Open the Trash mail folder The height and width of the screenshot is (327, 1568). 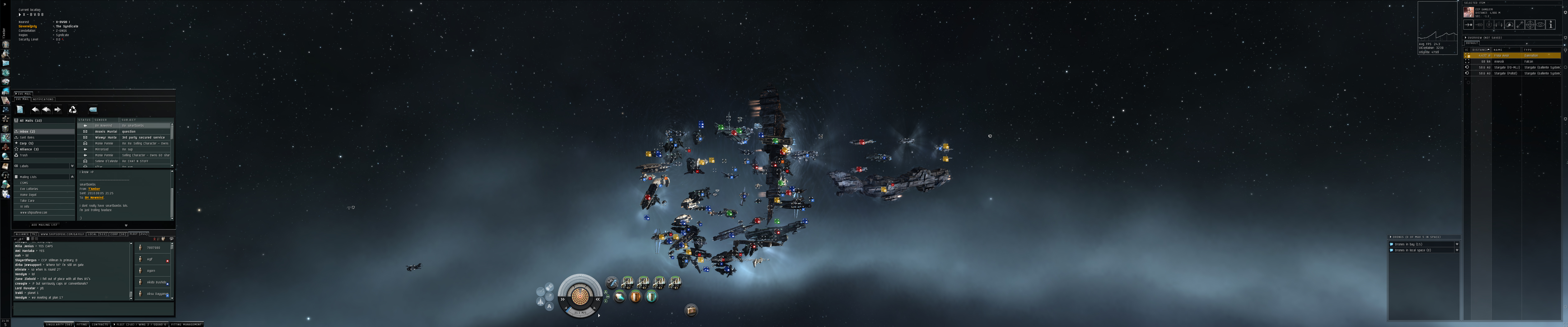click(24, 155)
